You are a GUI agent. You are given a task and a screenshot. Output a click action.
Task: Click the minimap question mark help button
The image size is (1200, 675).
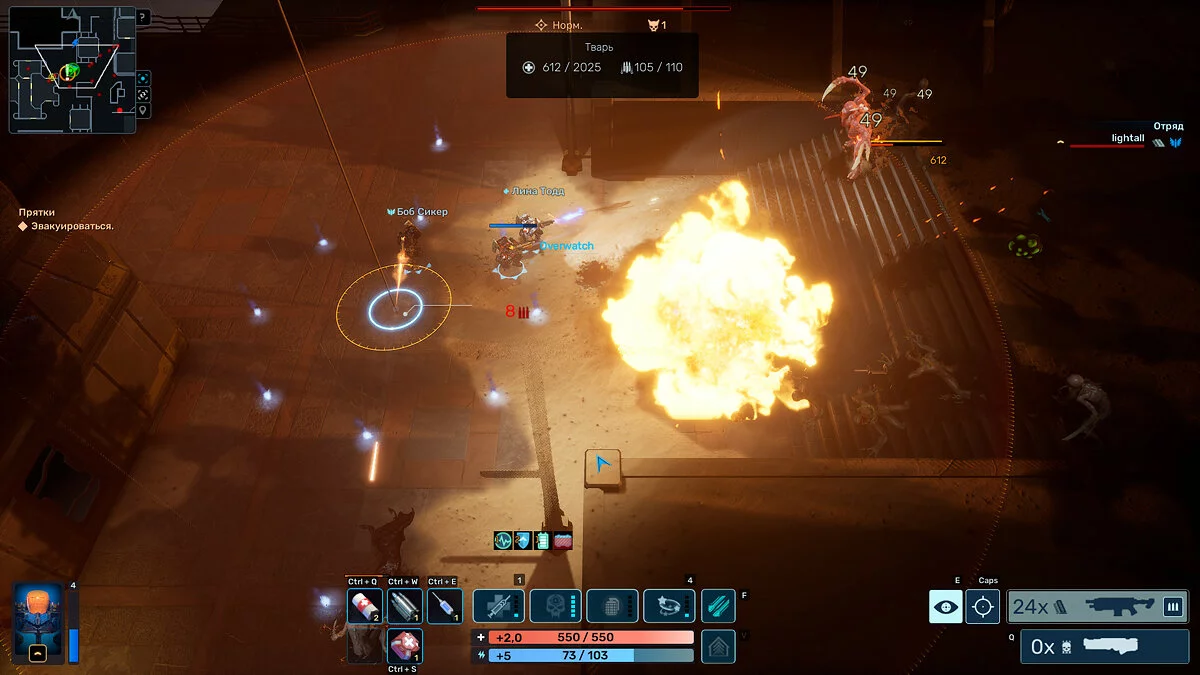point(142,17)
